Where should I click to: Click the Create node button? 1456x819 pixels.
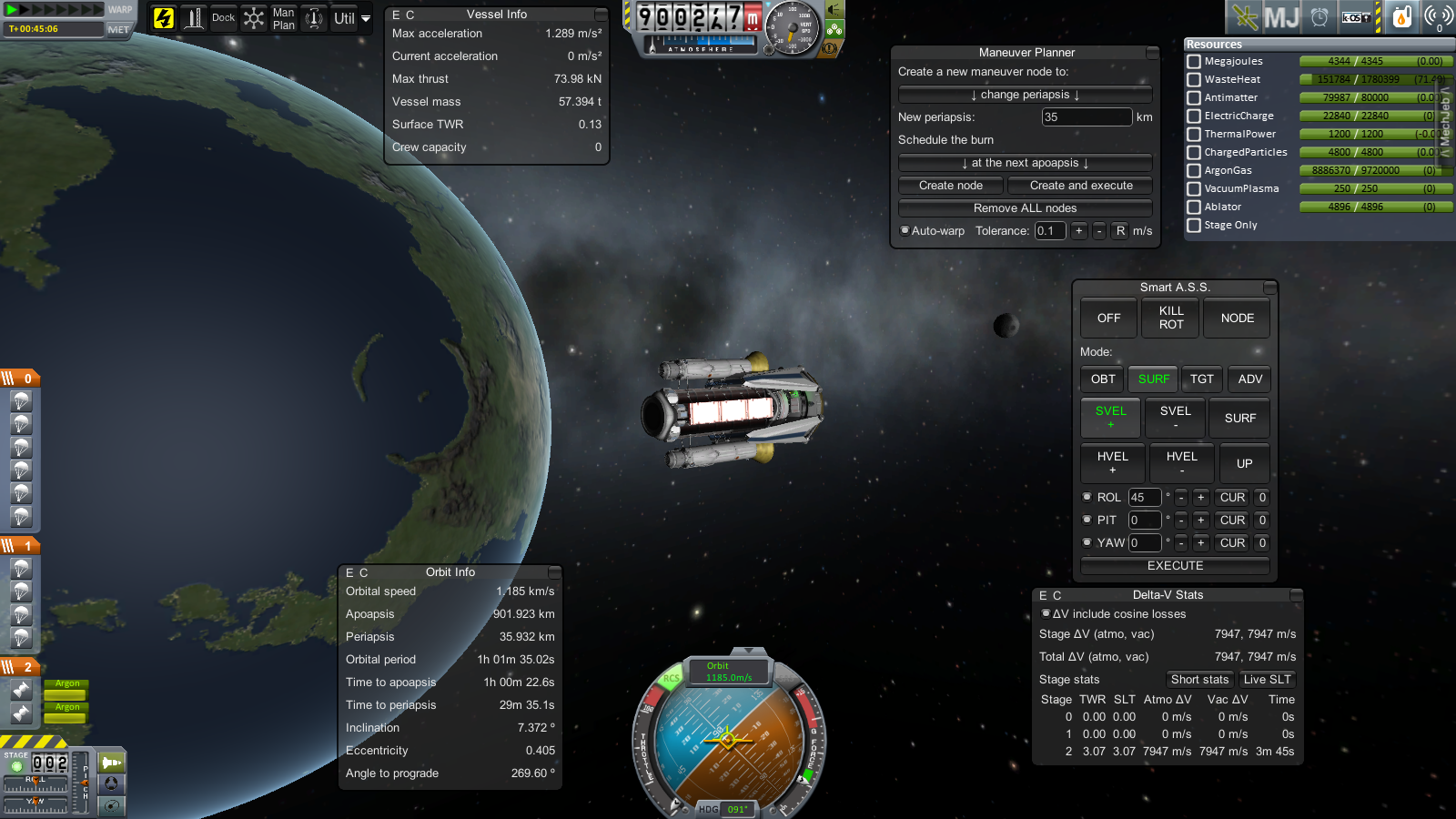(950, 186)
